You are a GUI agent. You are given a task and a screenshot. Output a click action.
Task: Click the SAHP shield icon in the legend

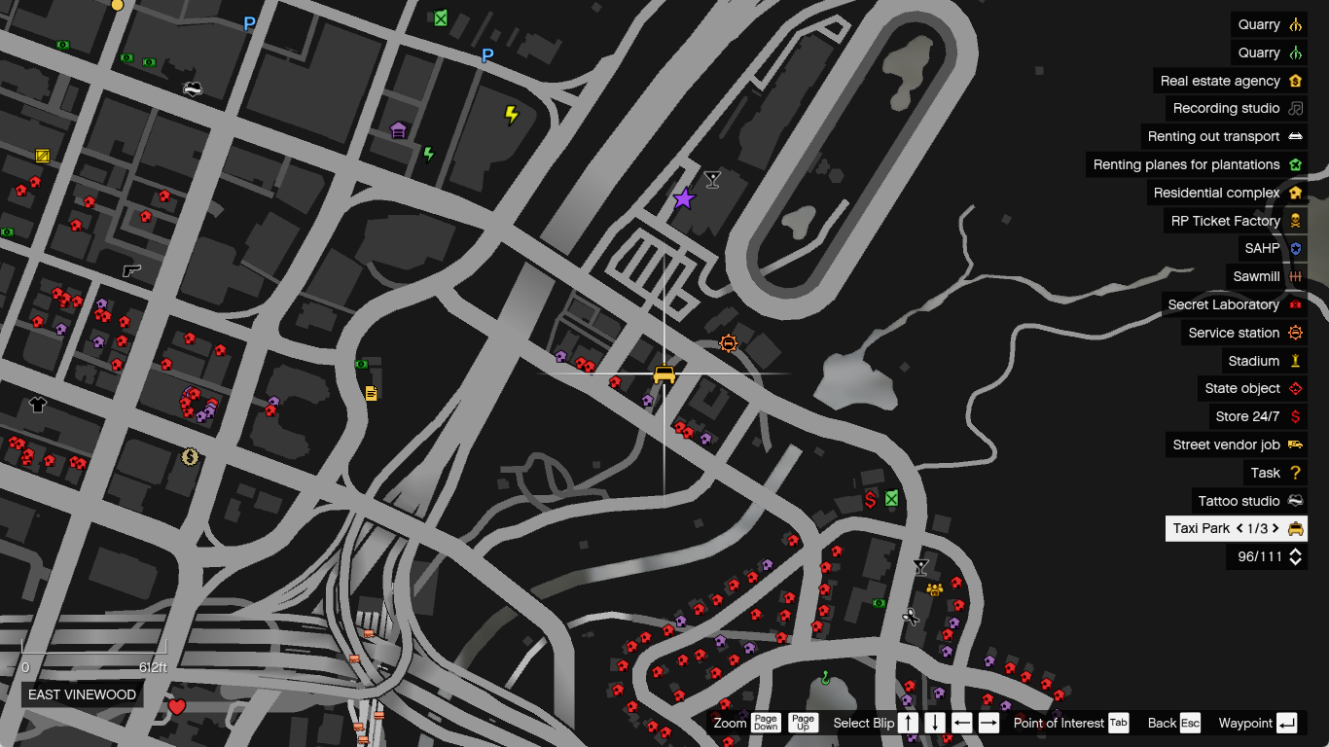click(x=1295, y=248)
